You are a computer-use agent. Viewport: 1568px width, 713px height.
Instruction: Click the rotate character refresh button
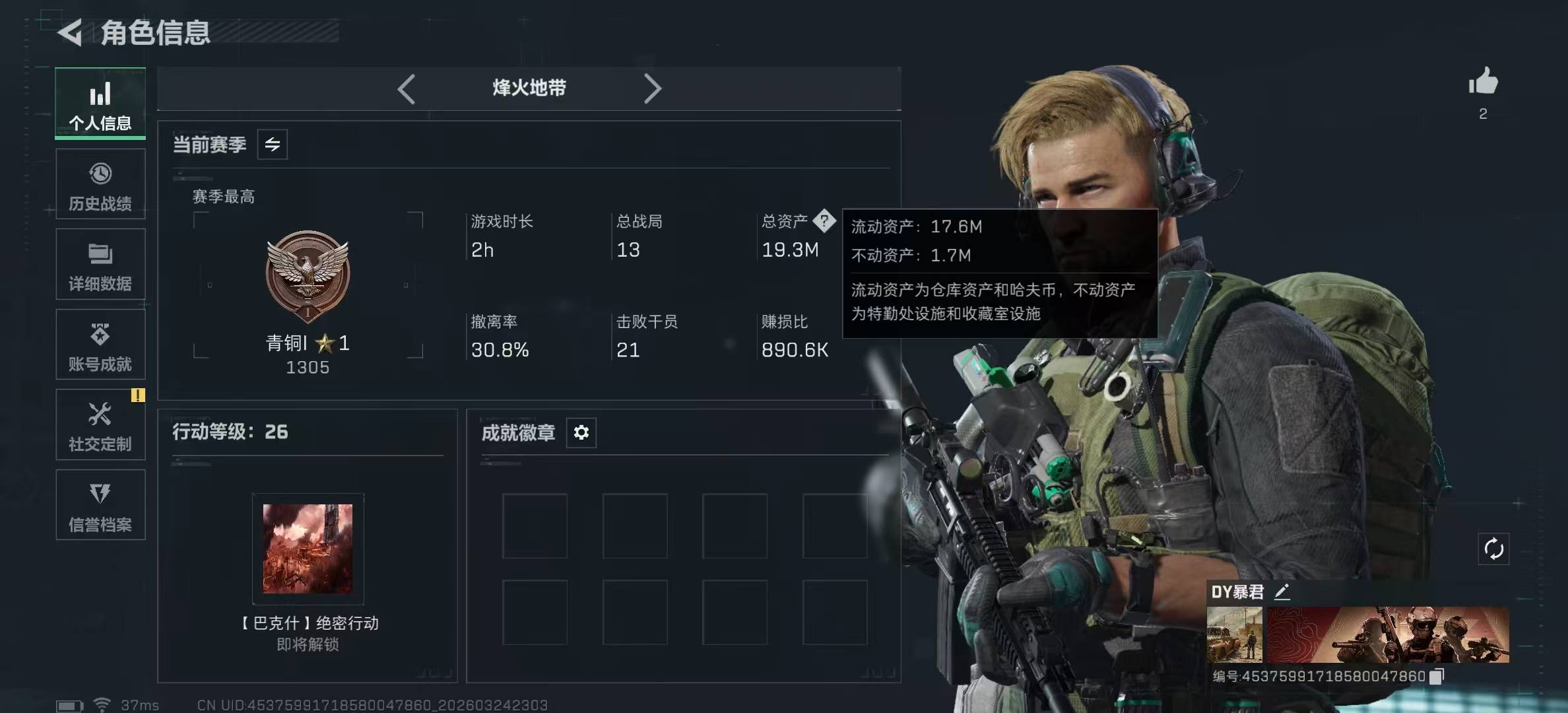pos(1493,549)
